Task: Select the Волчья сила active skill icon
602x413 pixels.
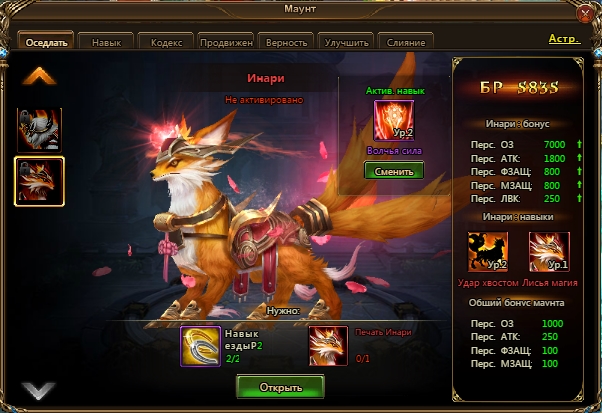Action: [x=393, y=121]
